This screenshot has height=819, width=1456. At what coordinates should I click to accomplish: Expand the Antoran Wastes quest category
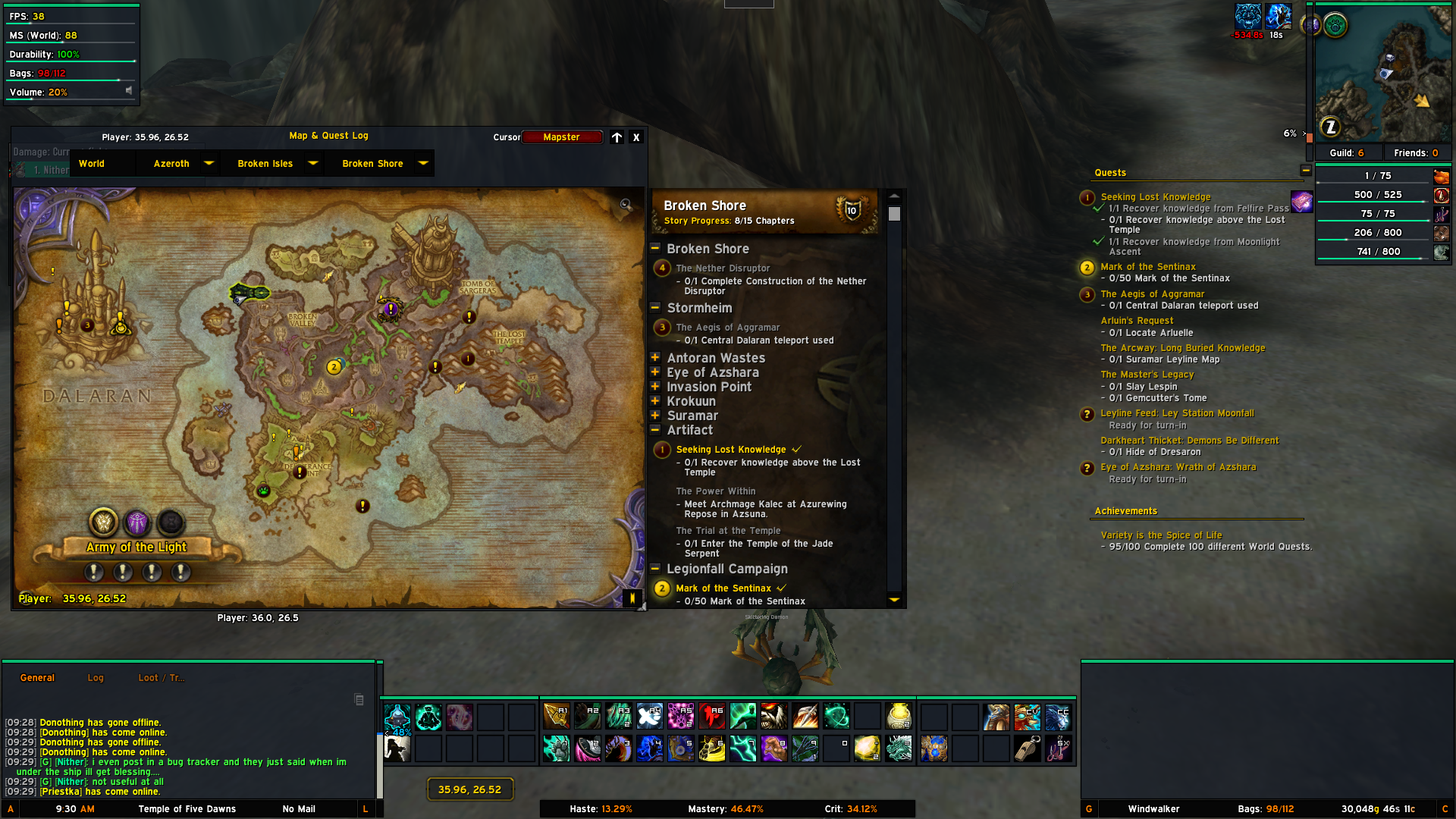[x=655, y=358]
